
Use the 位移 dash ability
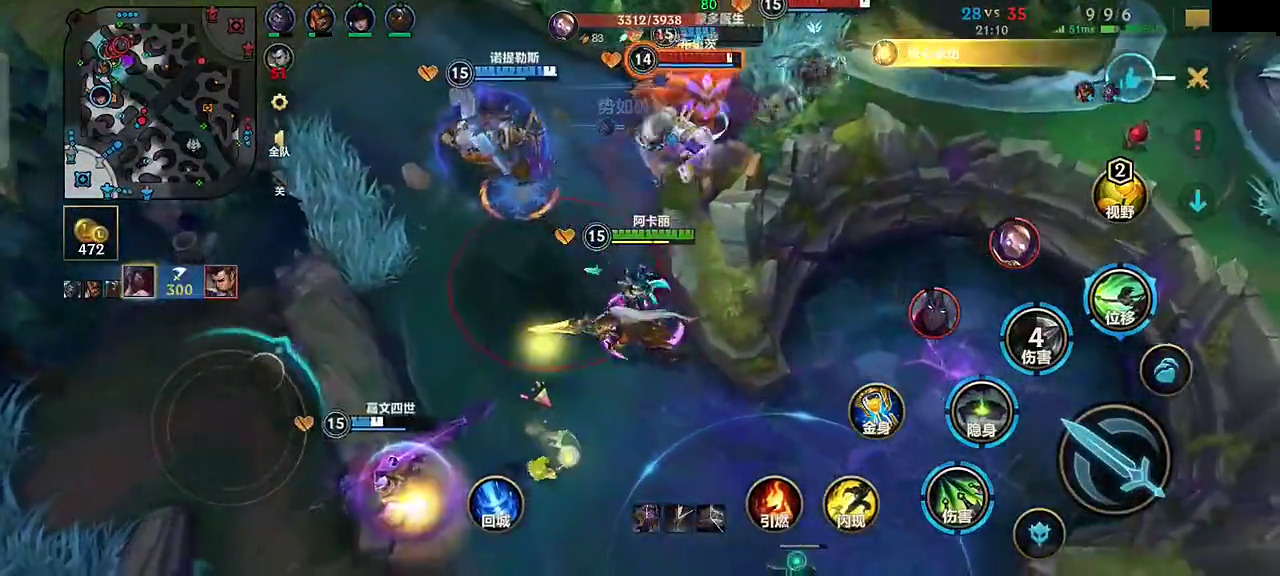point(1120,299)
